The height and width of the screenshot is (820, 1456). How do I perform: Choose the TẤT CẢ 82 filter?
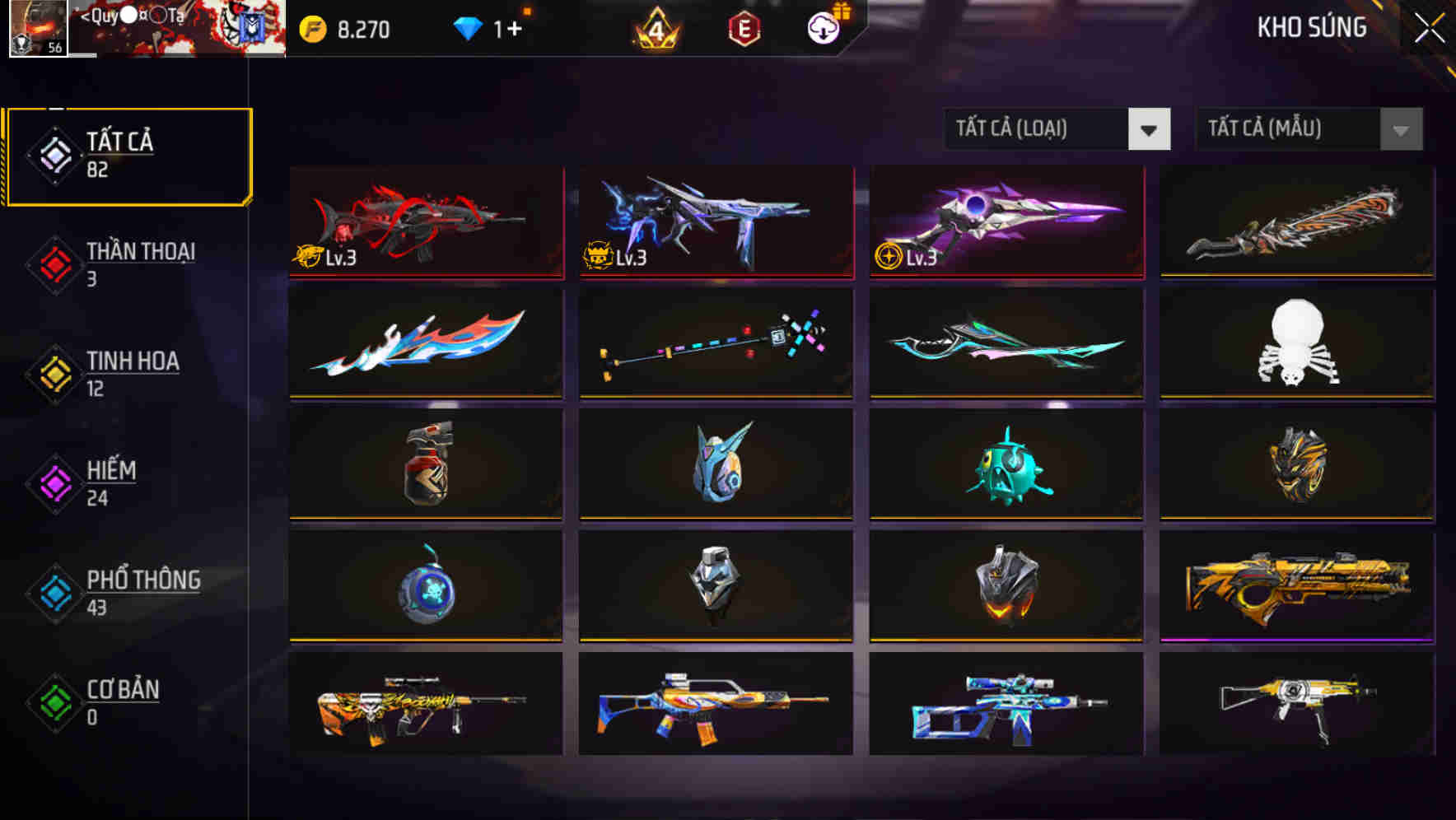[x=128, y=155]
